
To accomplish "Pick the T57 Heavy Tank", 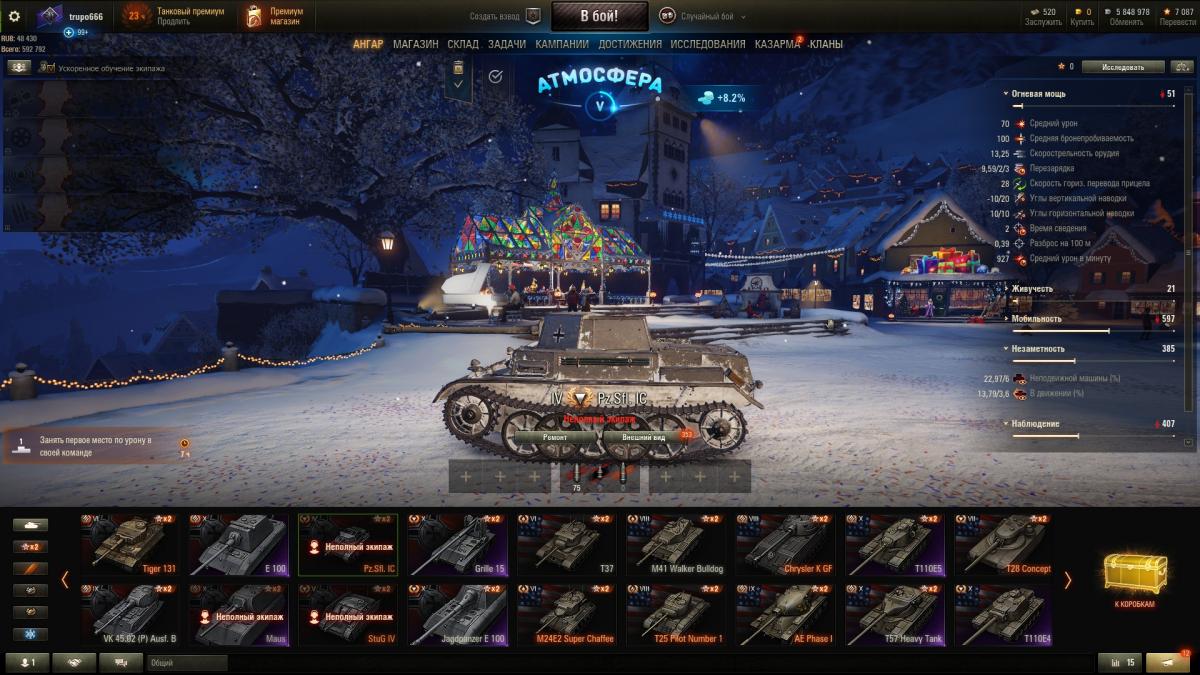I will click(898, 615).
